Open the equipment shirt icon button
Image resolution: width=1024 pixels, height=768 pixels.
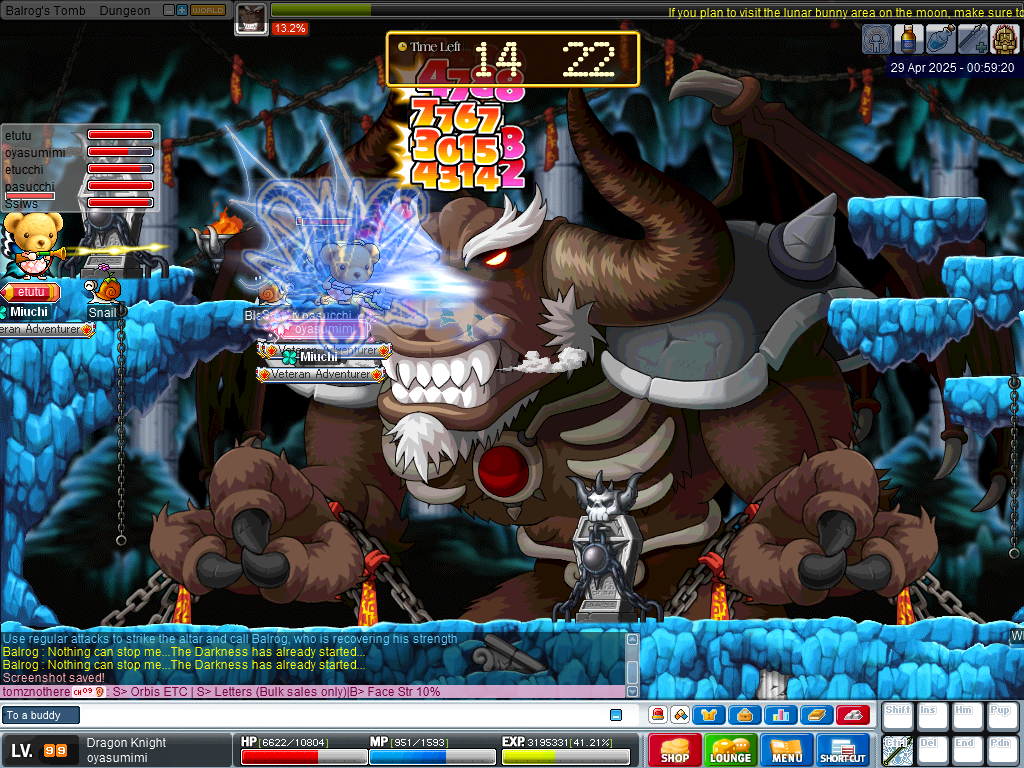coord(709,715)
